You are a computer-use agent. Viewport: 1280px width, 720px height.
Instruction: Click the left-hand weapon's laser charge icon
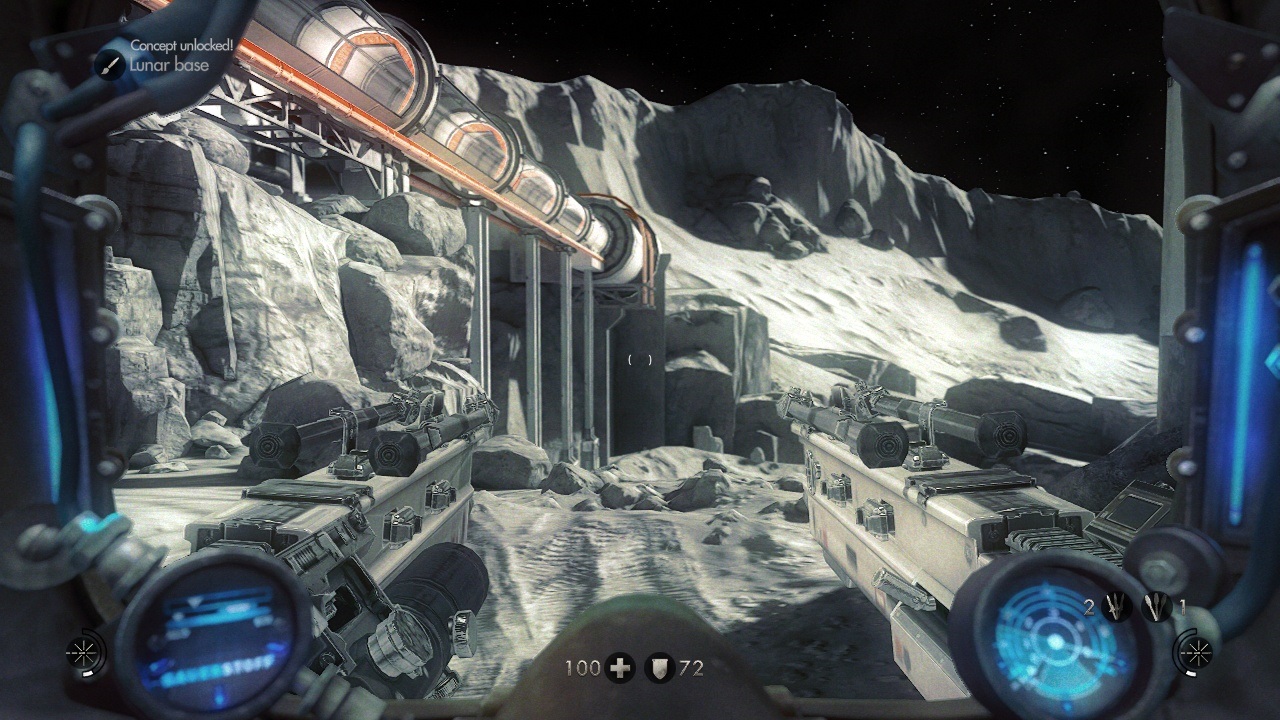point(80,652)
